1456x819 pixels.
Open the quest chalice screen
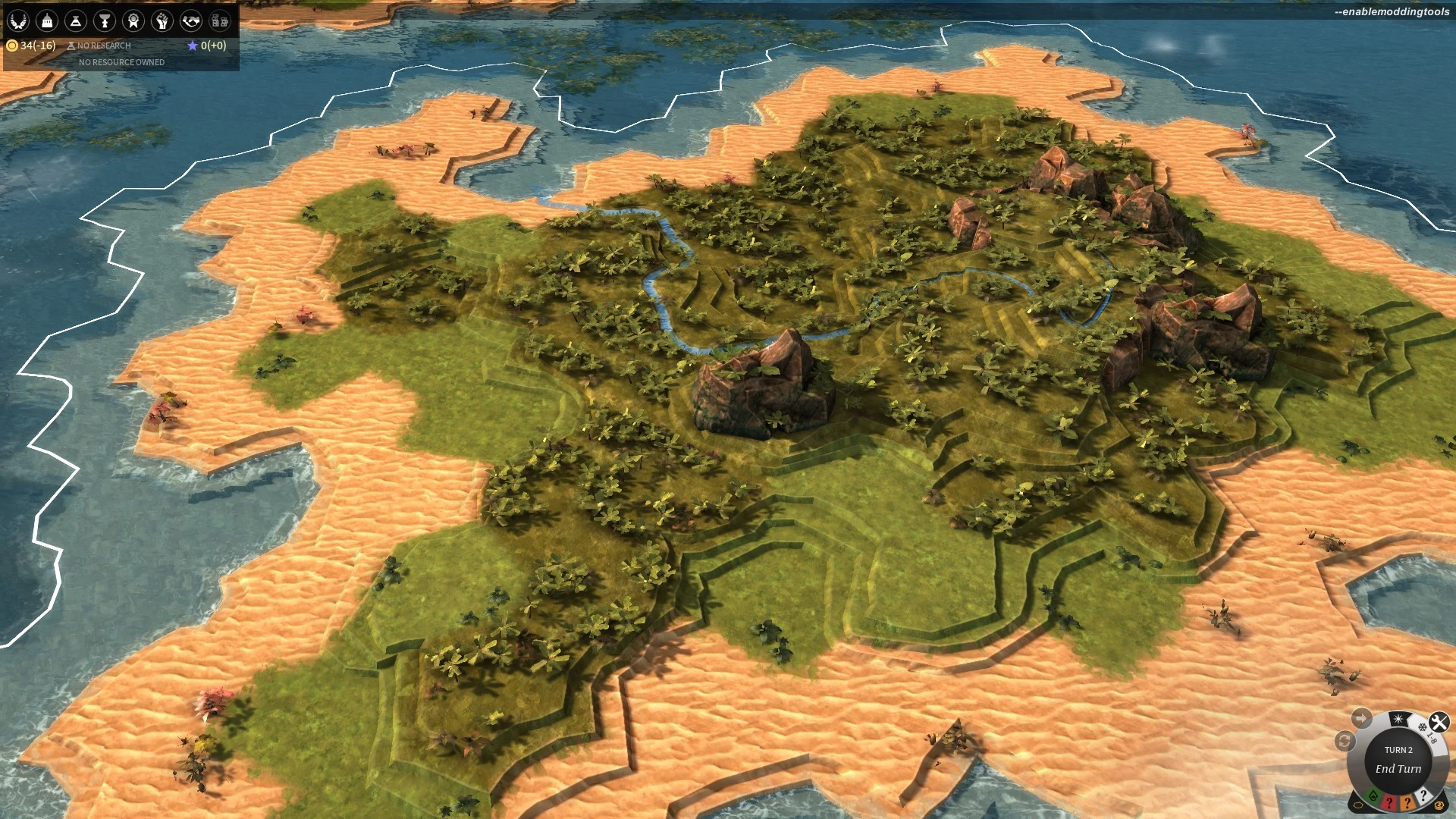(105, 20)
